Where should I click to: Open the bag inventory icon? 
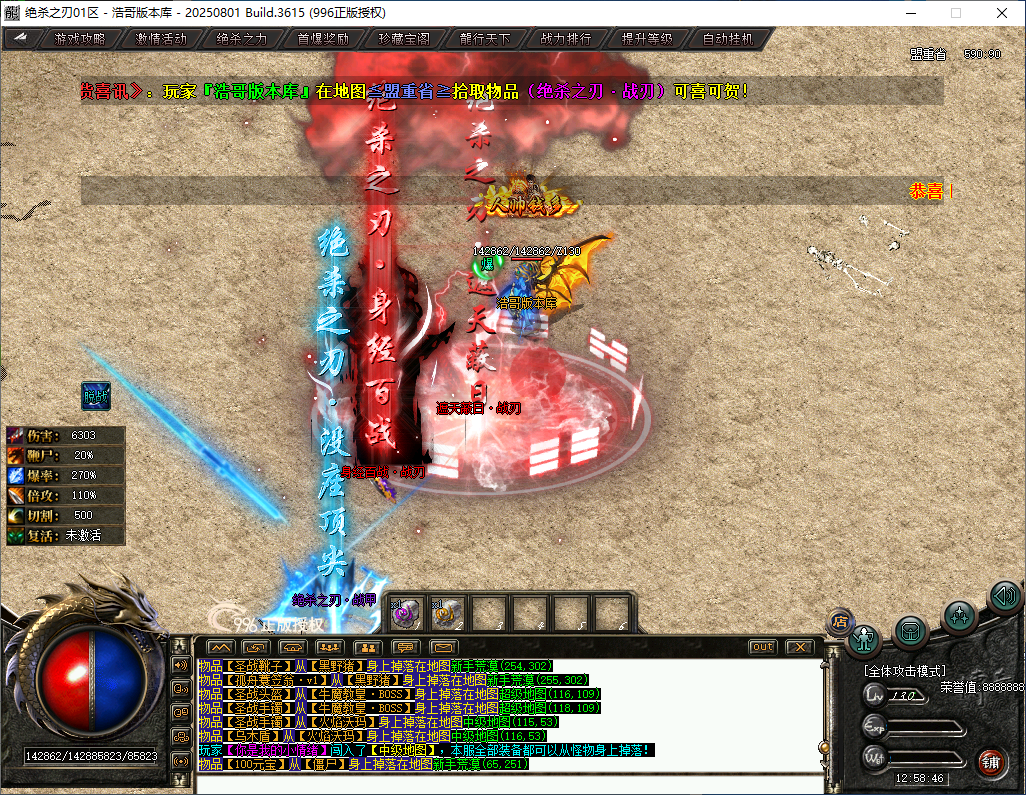pyautogui.click(x=910, y=630)
